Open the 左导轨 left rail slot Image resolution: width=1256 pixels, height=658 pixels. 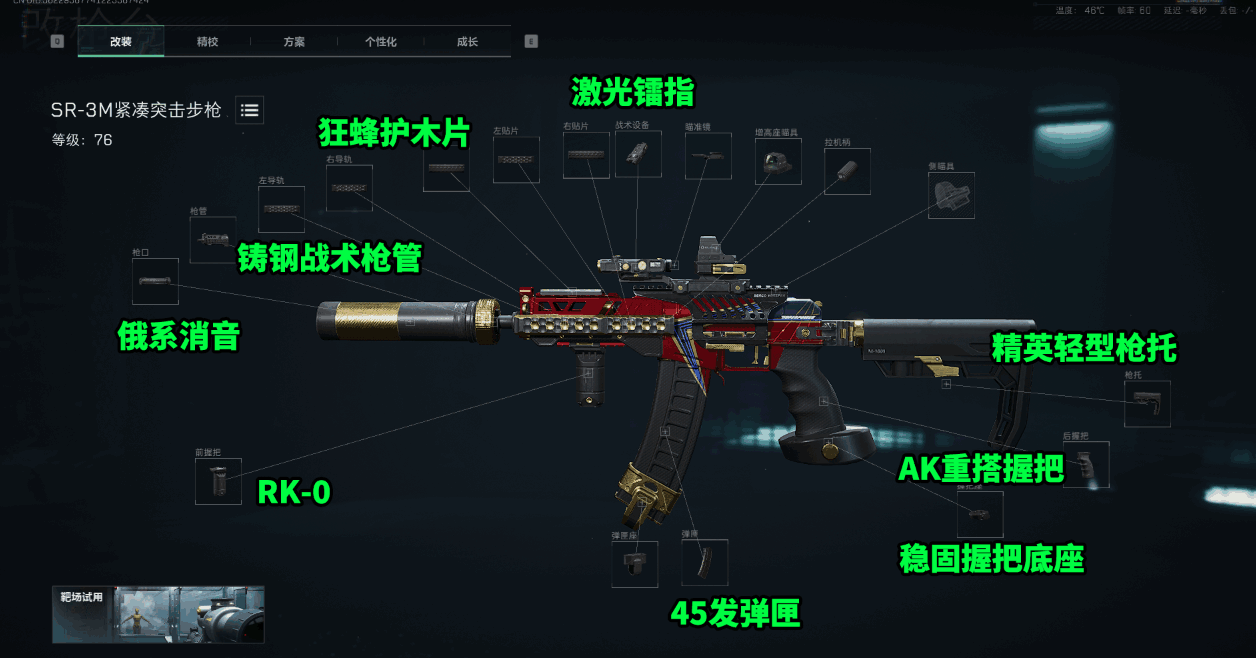281,209
